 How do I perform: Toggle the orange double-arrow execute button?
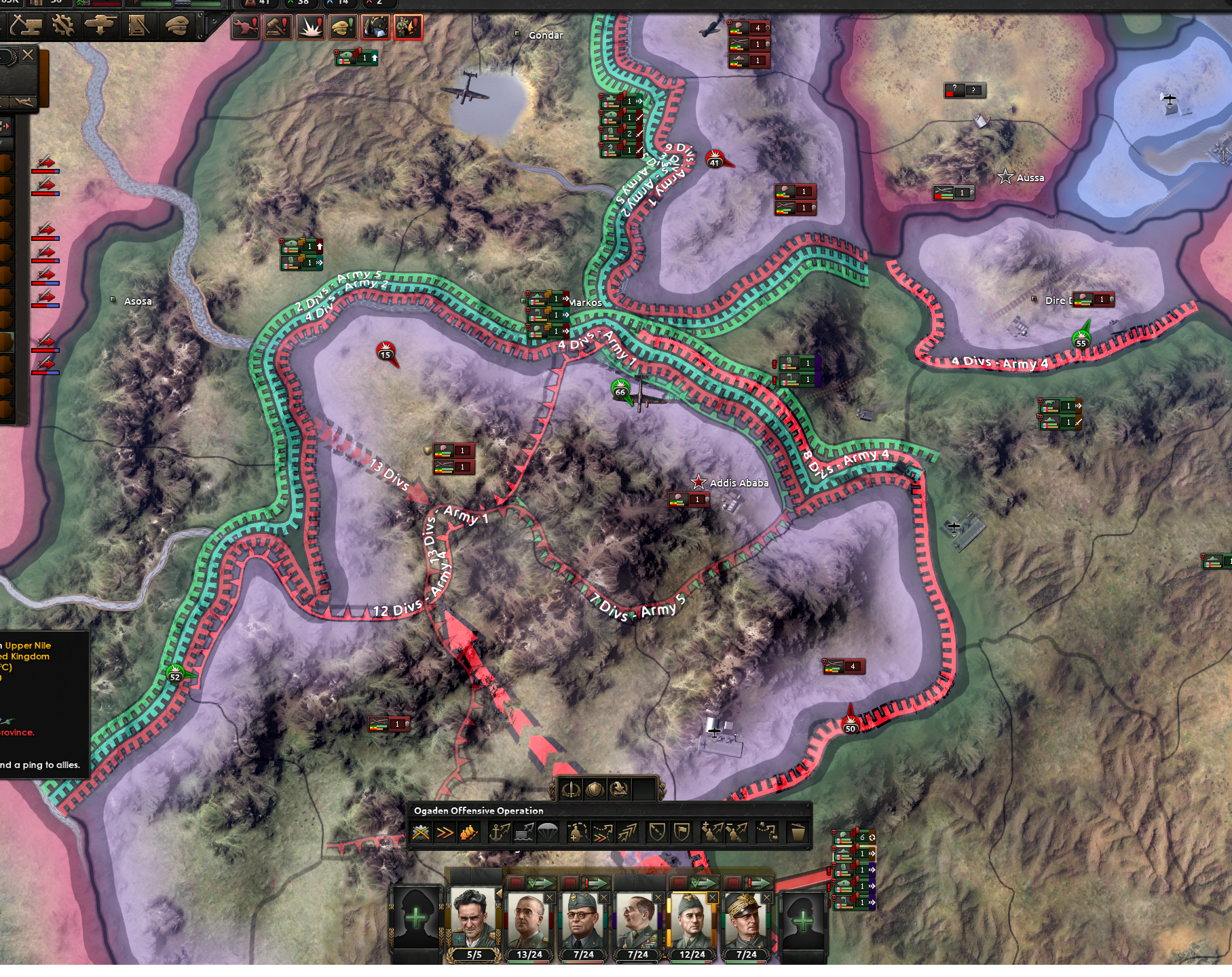point(445,832)
